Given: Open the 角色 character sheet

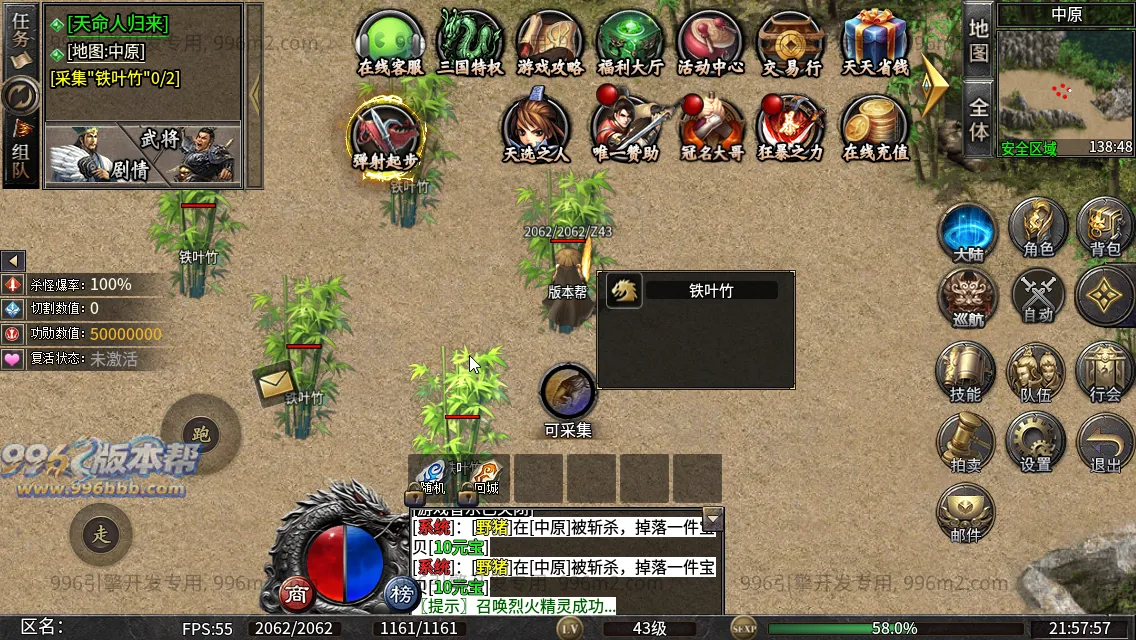Looking at the screenshot, I should tap(1037, 226).
